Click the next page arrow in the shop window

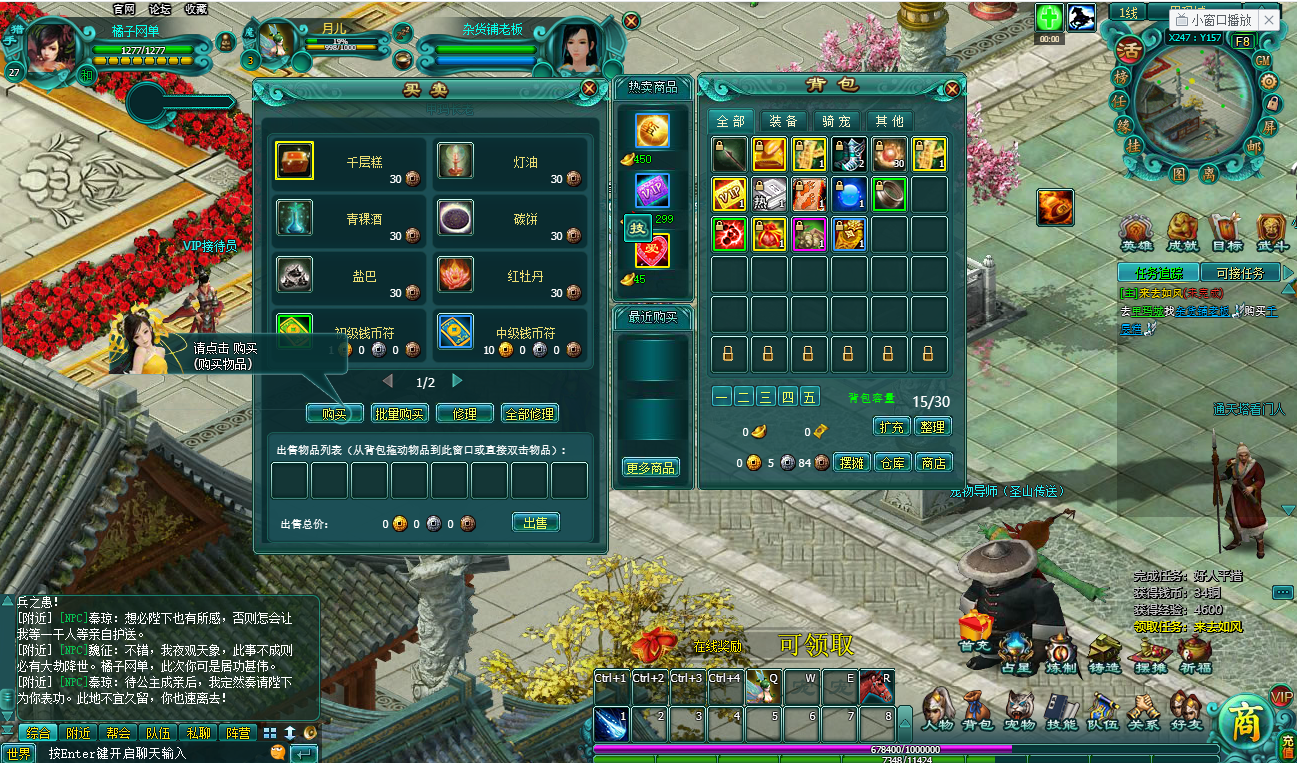point(457,380)
